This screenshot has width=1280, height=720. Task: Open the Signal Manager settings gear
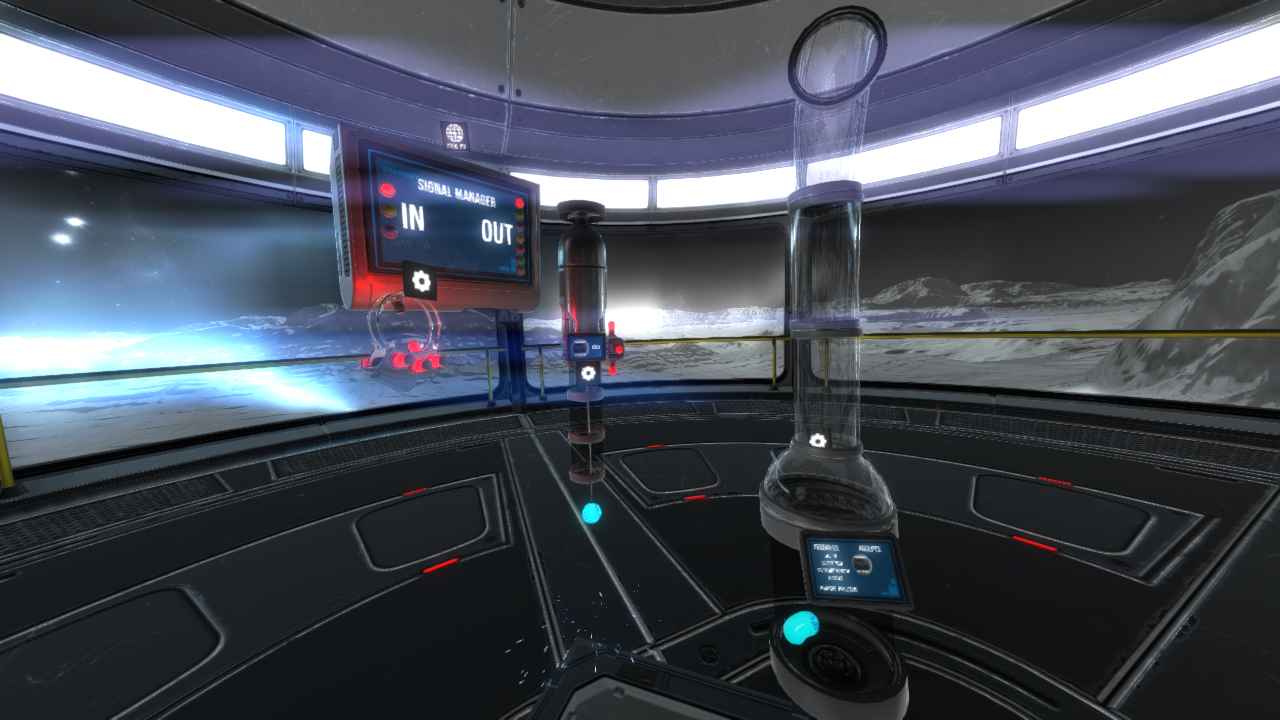pos(420,280)
